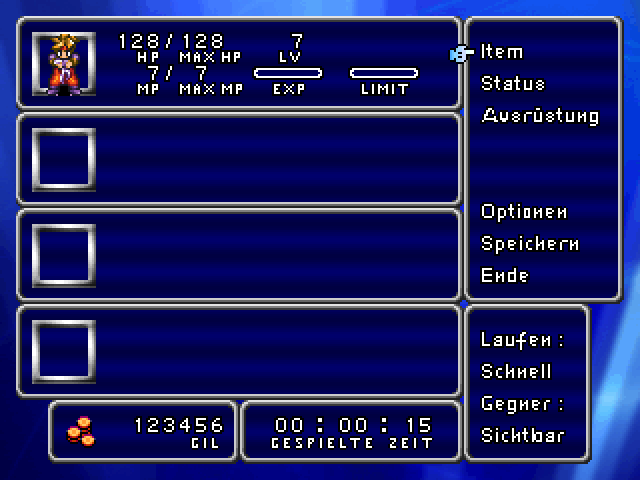Toggle the Gegner visibility setting Sichtbar
This screenshot has width=640, height=480.
pos(523,436)
